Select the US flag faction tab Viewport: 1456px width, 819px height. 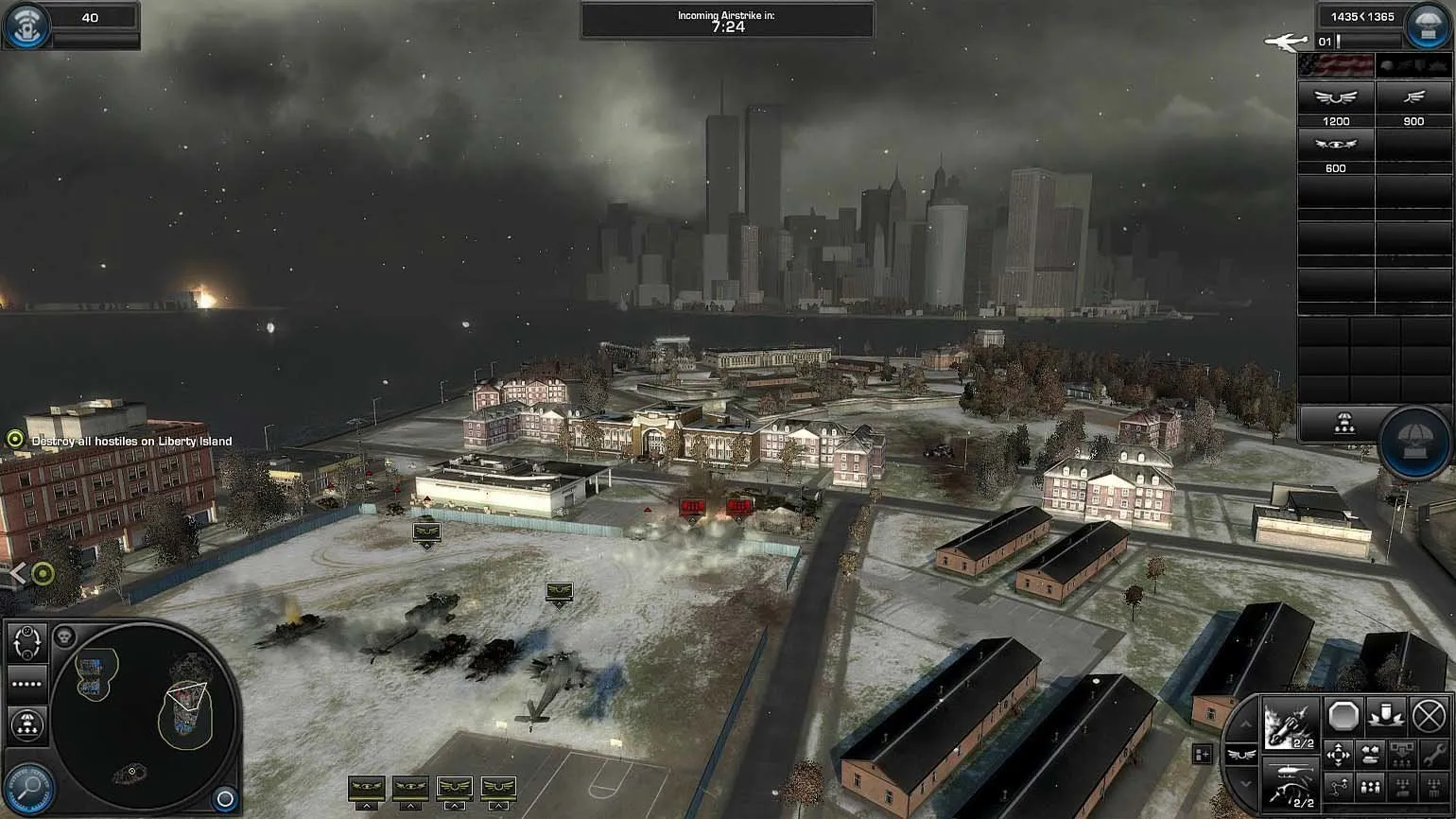(1336, 65)
